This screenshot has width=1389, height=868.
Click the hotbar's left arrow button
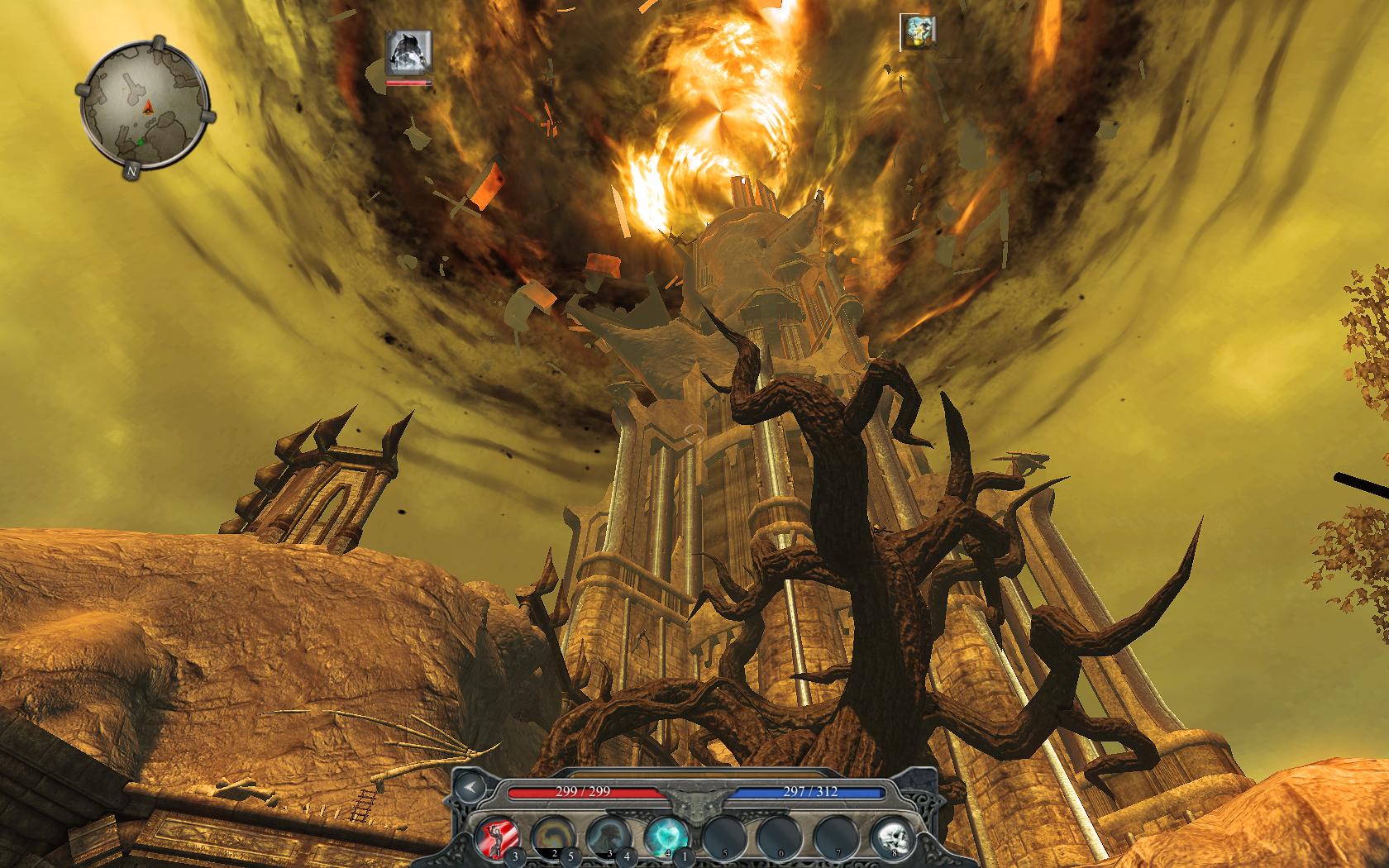coord(470,788)
